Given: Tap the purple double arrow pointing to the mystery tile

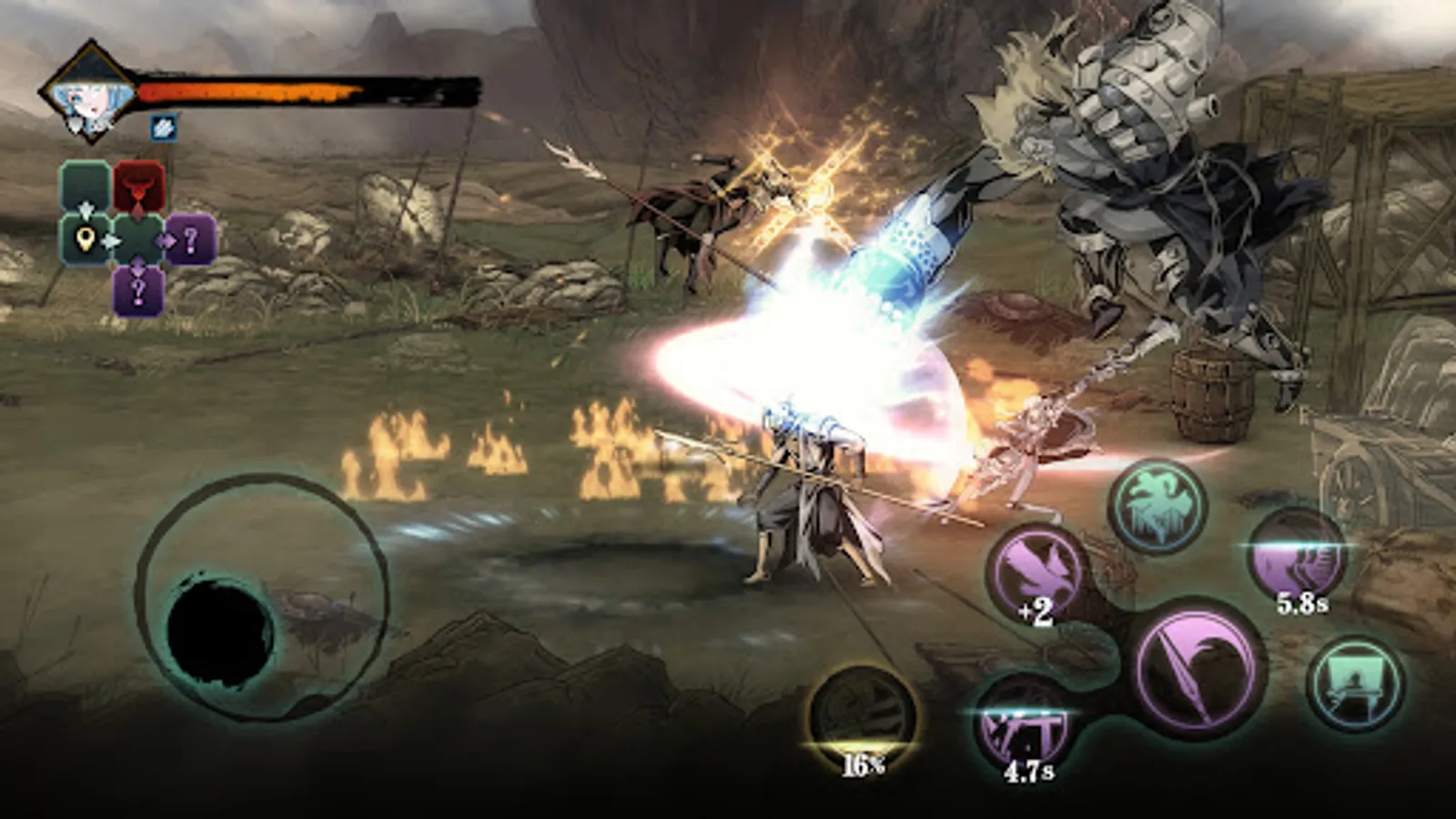Looking at the screenshot, I should click(166, 240).
